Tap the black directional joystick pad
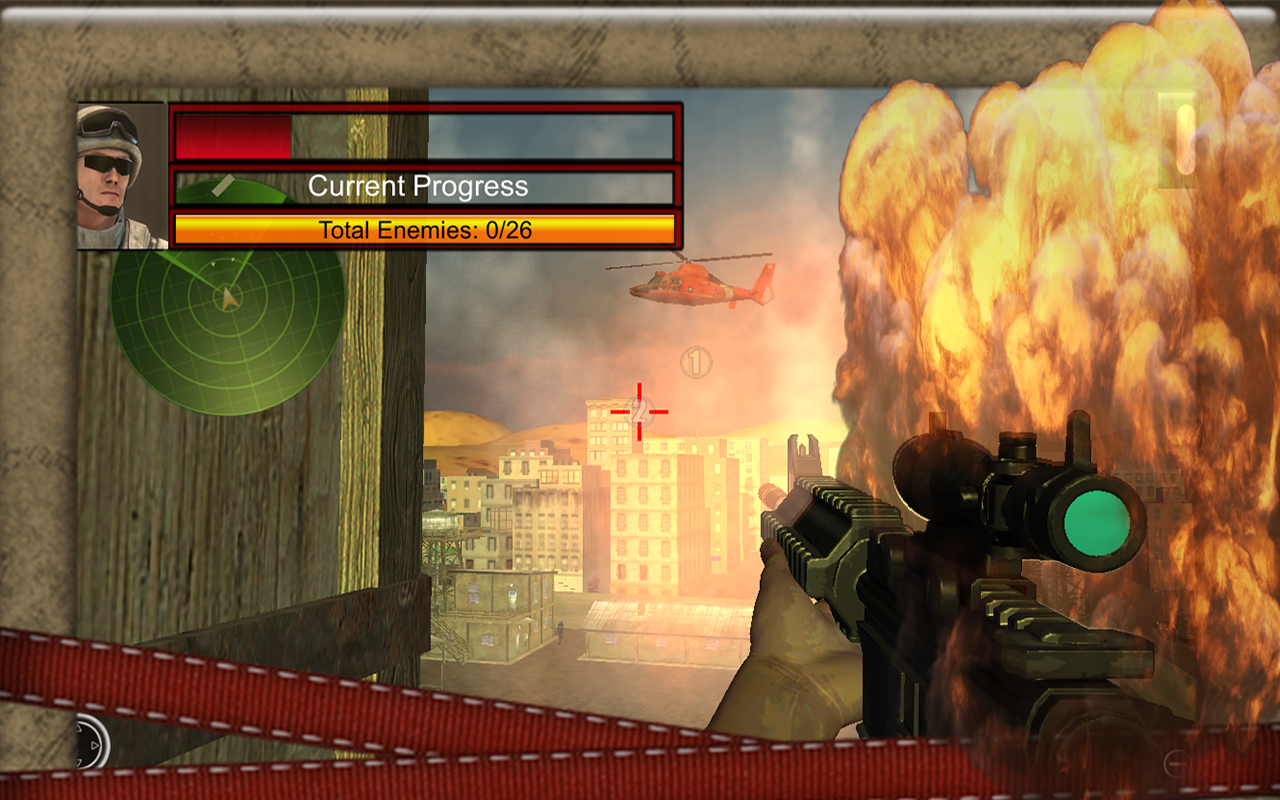 click(90, 743)
